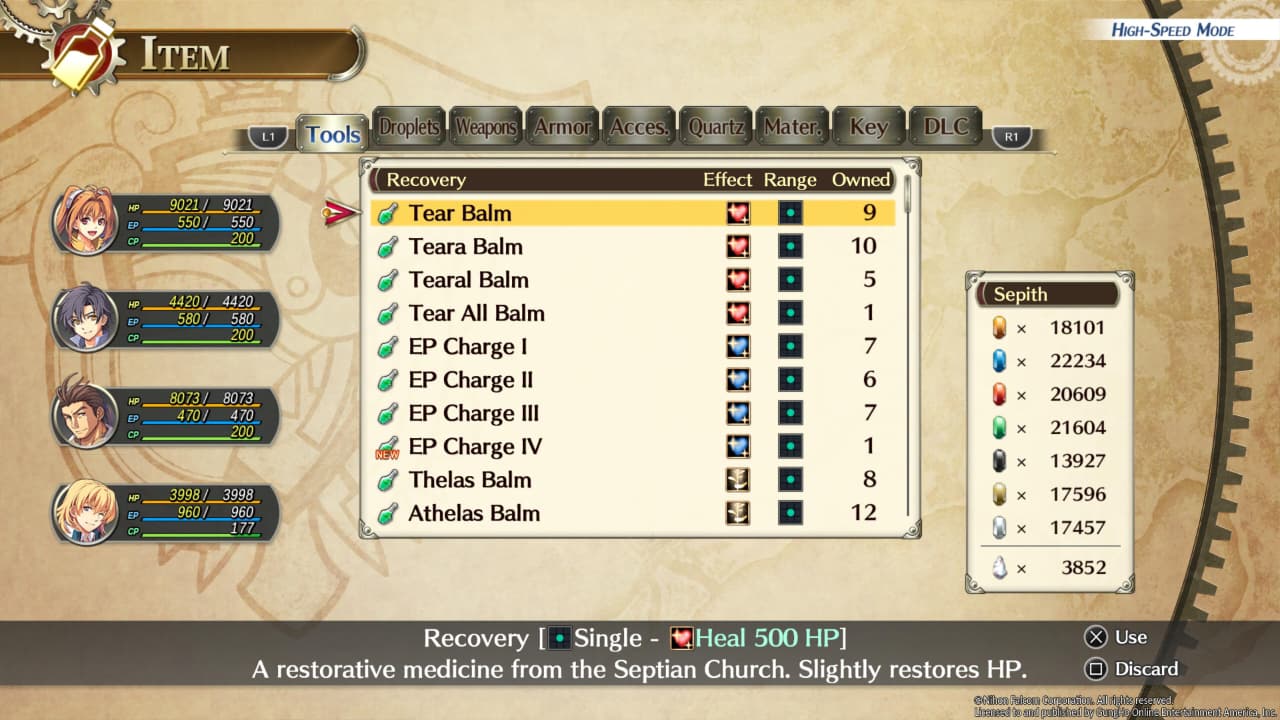Click the item list scrollbar
Image resolution: width=1280 pixels, height=720 pixels.
908,196
